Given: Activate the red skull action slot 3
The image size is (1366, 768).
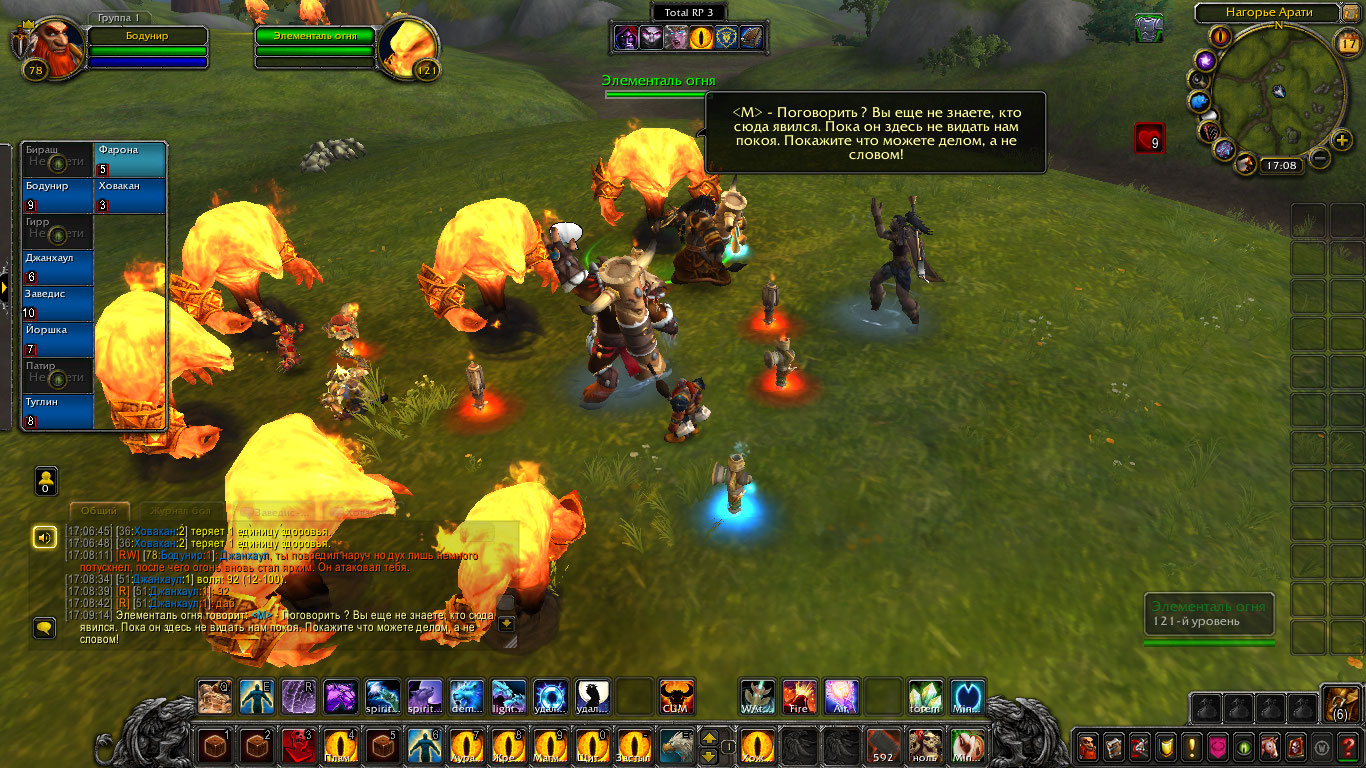Looking at the screenshot, I should tap(297, 746).
